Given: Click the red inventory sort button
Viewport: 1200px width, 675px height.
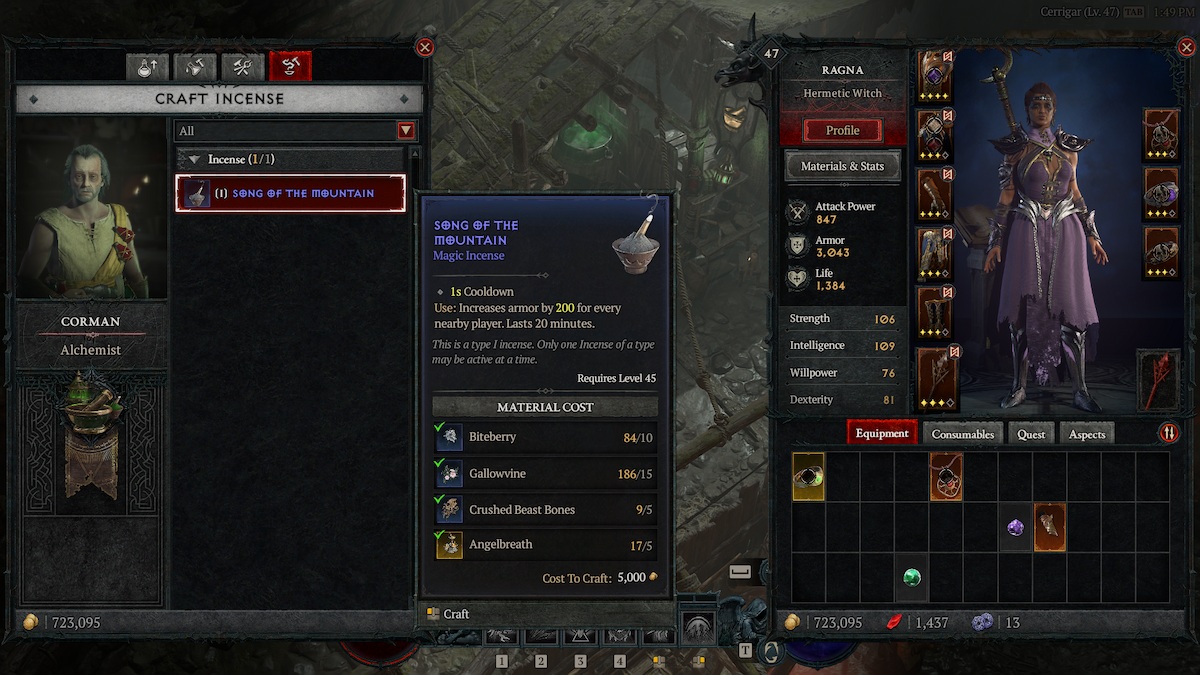Looking at the screenshot, I should pyautogui.click(x=1168, y=433).
